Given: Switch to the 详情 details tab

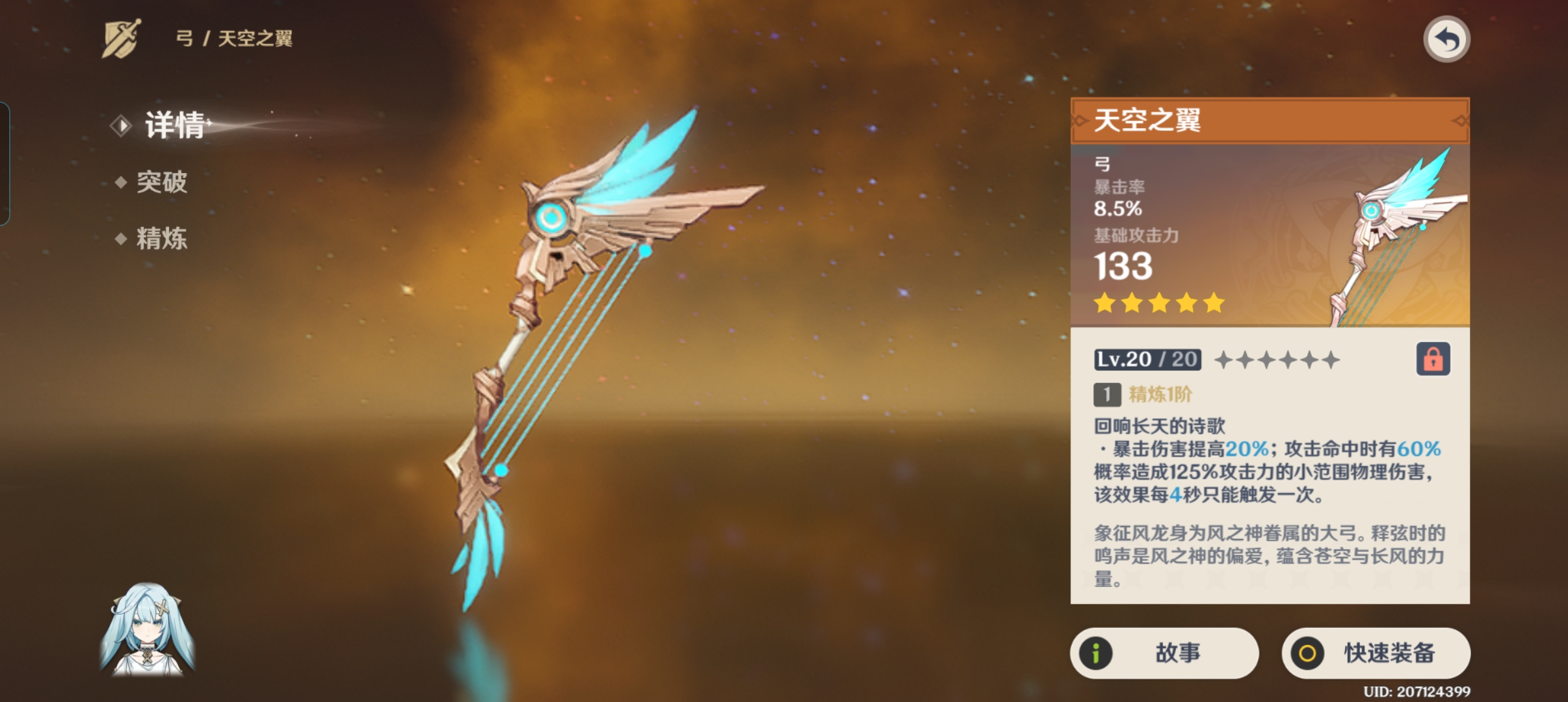Looking at the screenshot, I should (174, 125).
